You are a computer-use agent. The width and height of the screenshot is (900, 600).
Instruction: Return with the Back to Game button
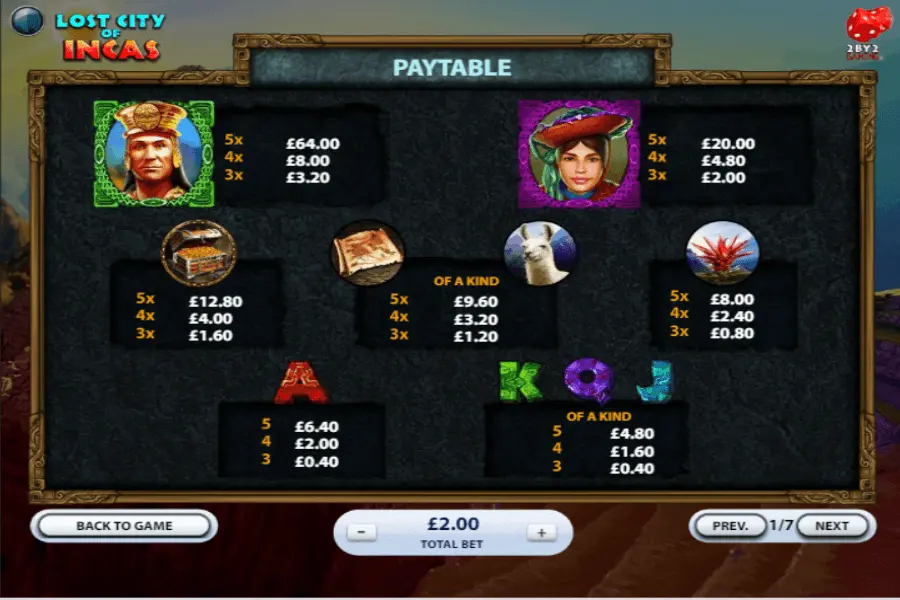[x=124, y=526]
